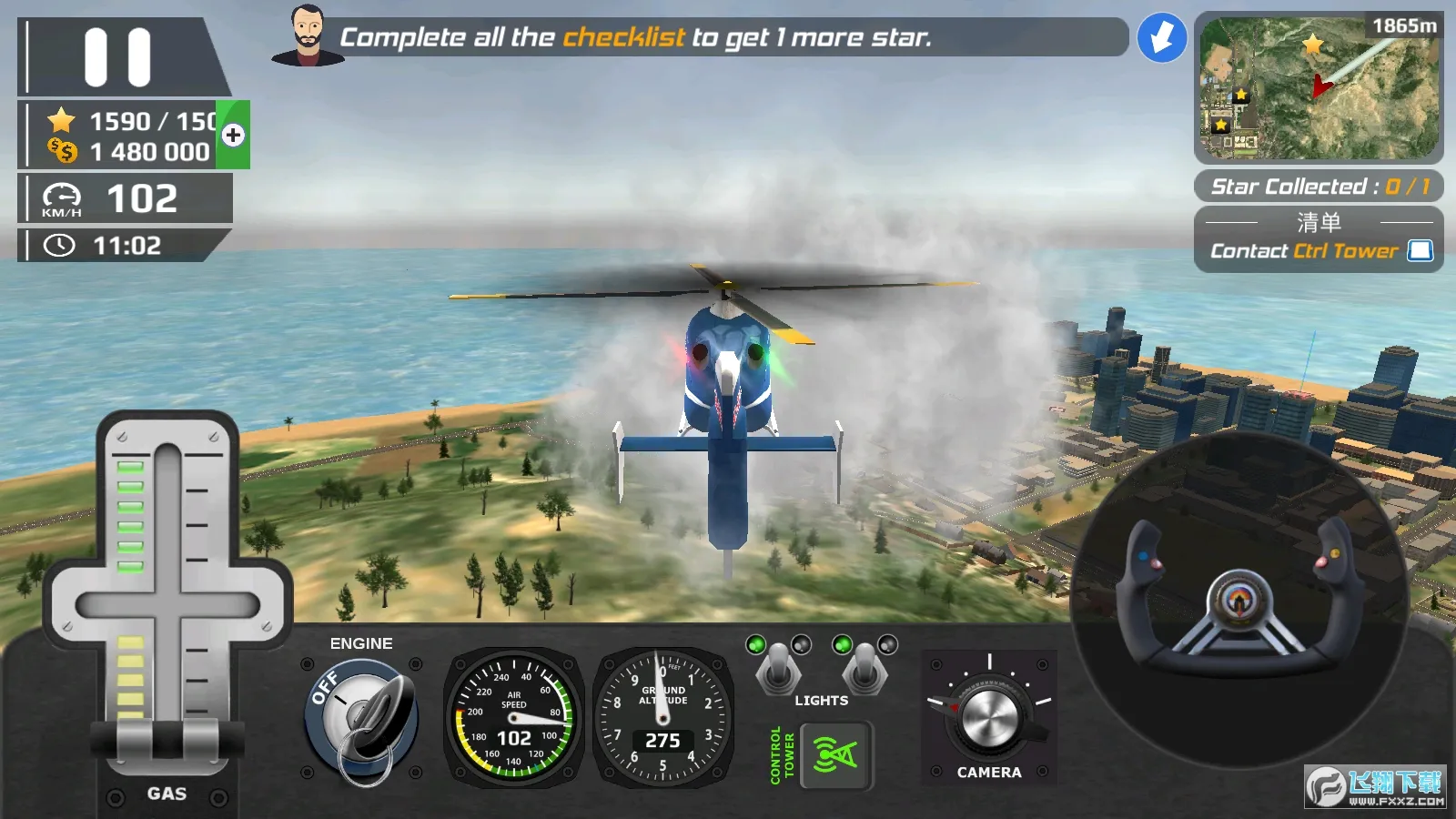Click the blue arrow hint button
1456x819 pixels.
click(1162, 38)
